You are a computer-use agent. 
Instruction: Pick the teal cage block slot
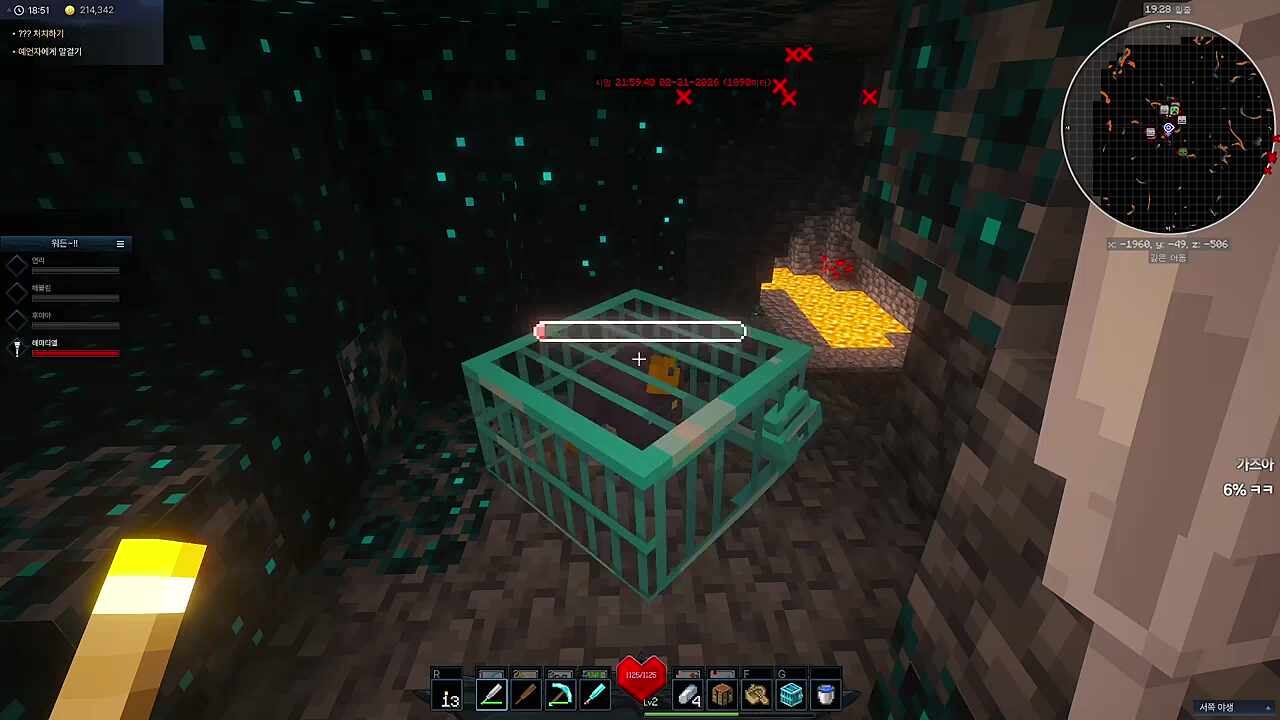point(791,694)
